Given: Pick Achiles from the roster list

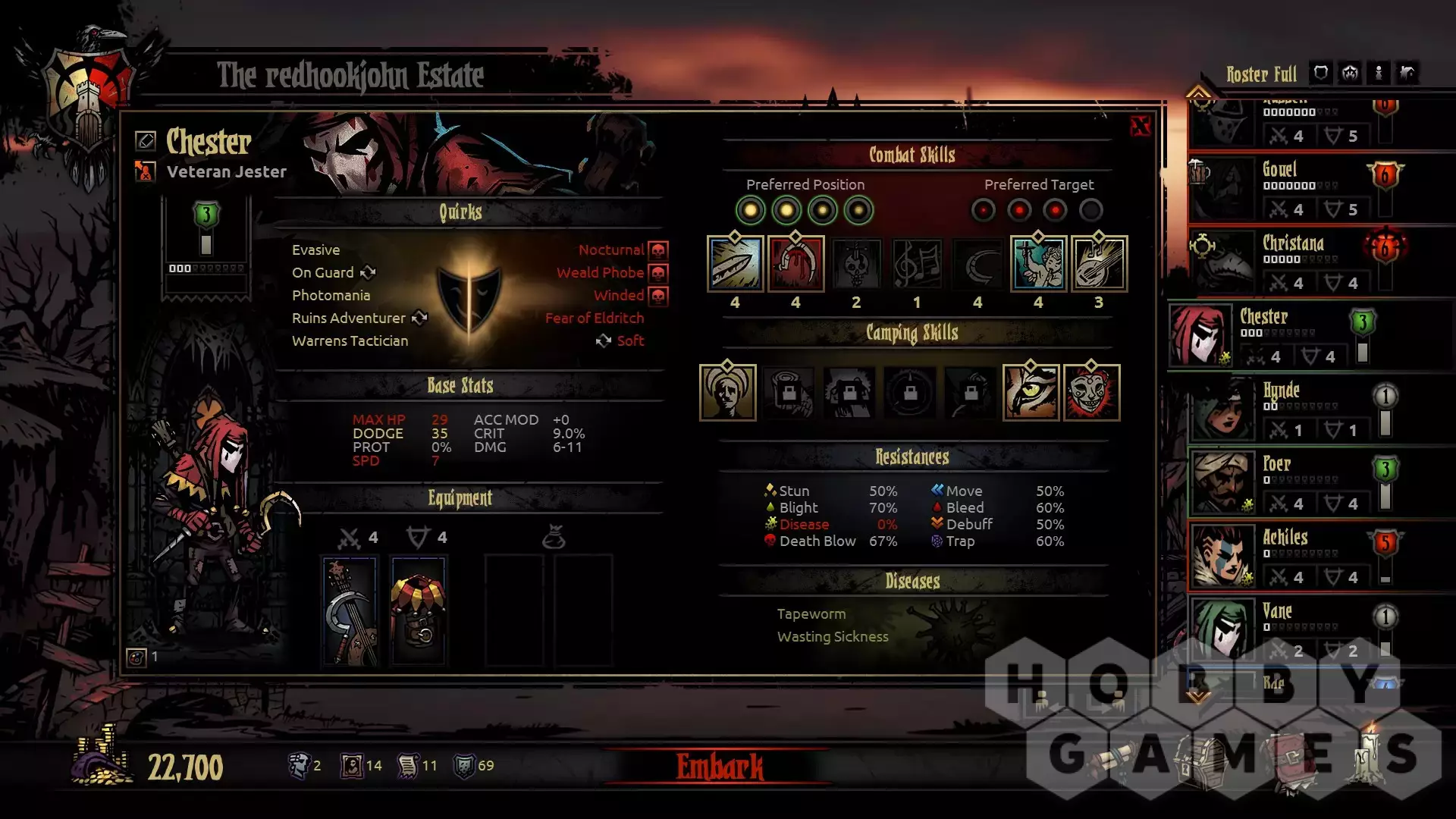Looking at the screenshot, I should coord(1289,556).
